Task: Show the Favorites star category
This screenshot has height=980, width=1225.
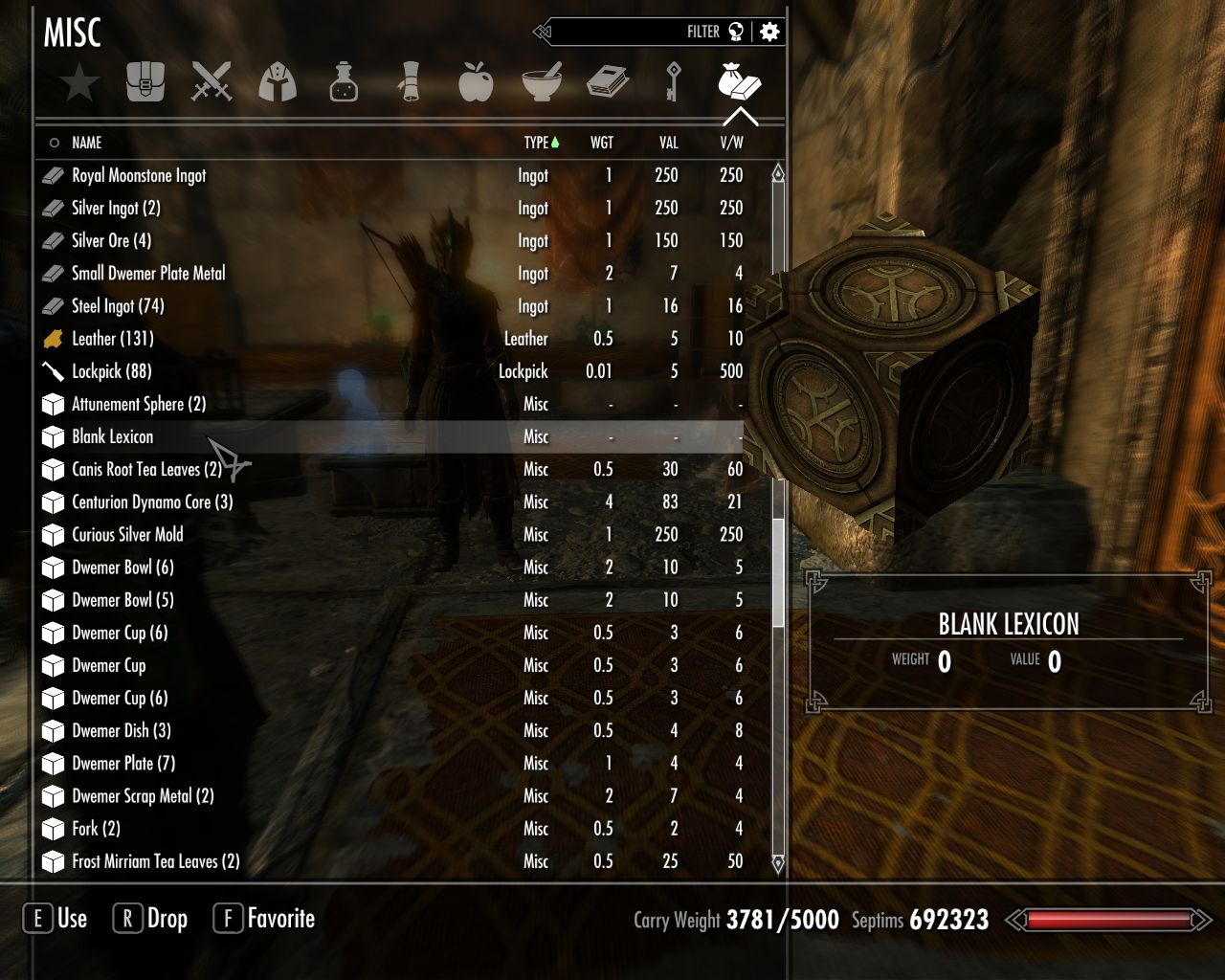Action: pos(79,83)
